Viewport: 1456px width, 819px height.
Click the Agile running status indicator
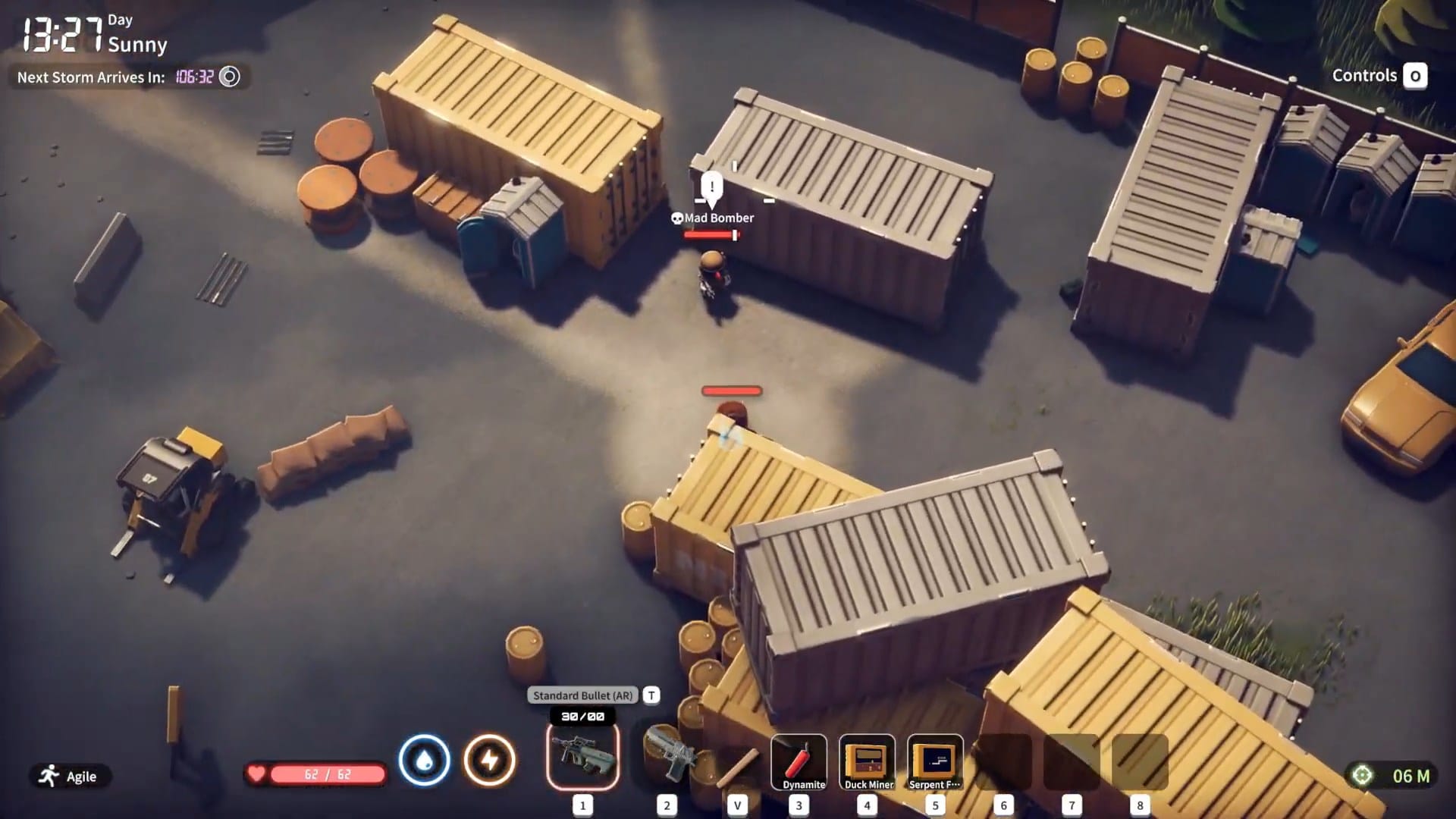[70, 776]
